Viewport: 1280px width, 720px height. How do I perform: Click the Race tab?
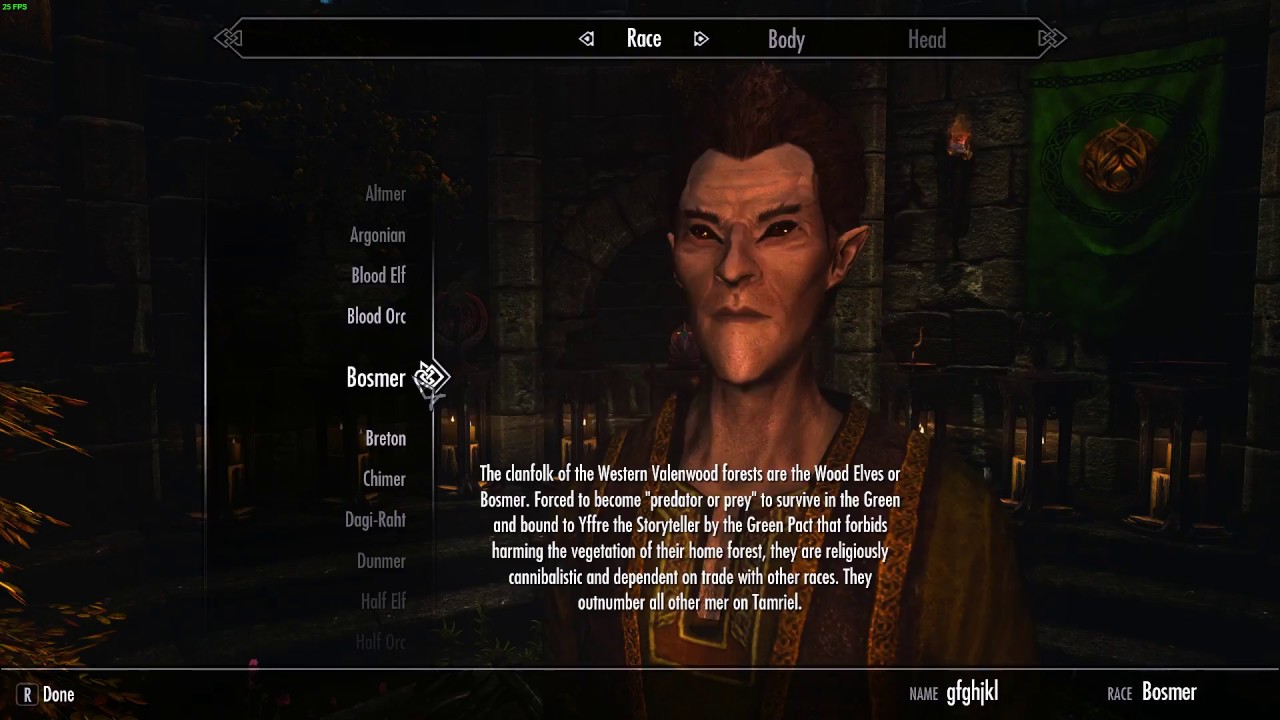(x=644, y=39)
